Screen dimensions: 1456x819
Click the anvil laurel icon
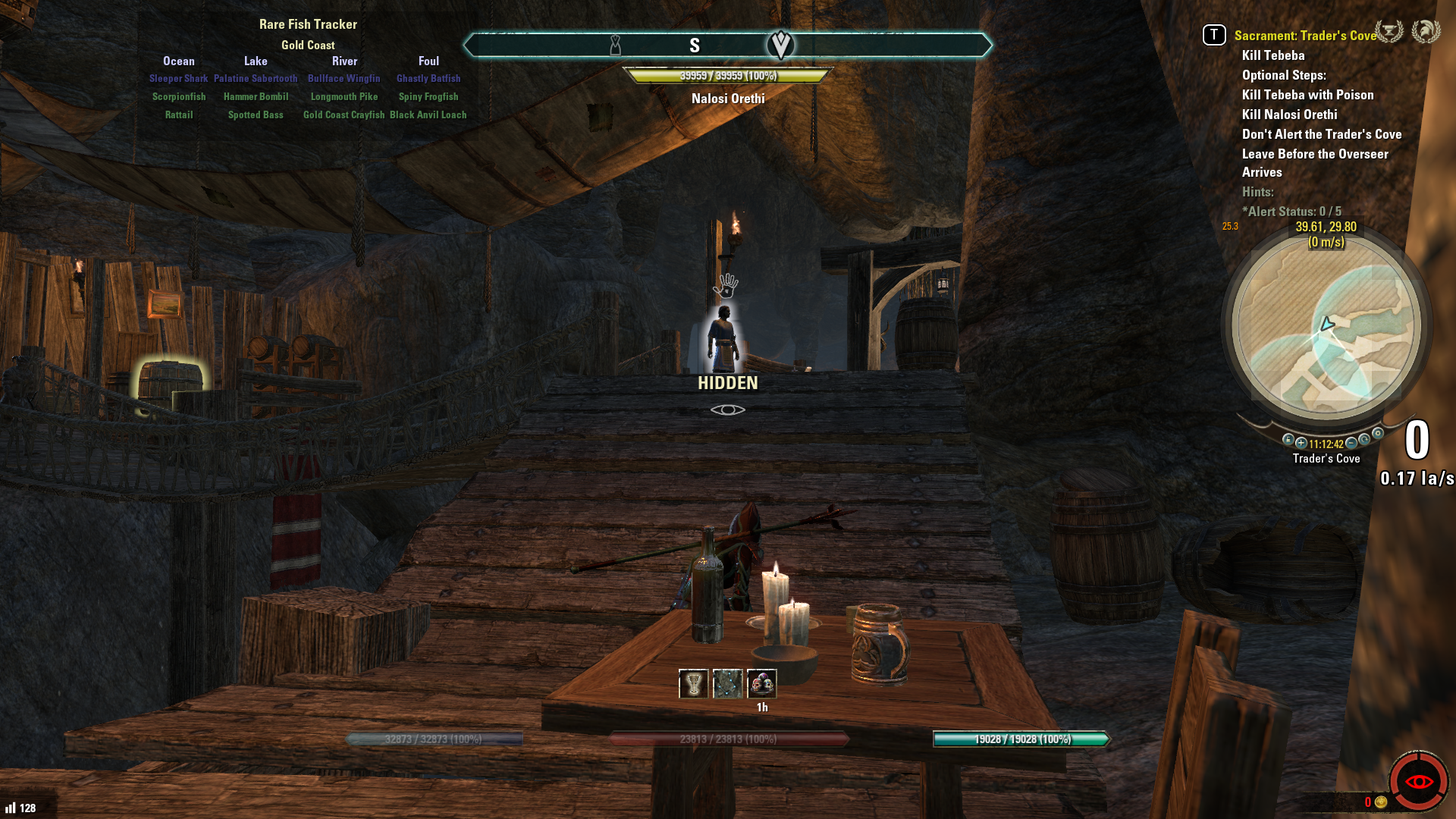pyautogui.click(x=1389, y=32)
